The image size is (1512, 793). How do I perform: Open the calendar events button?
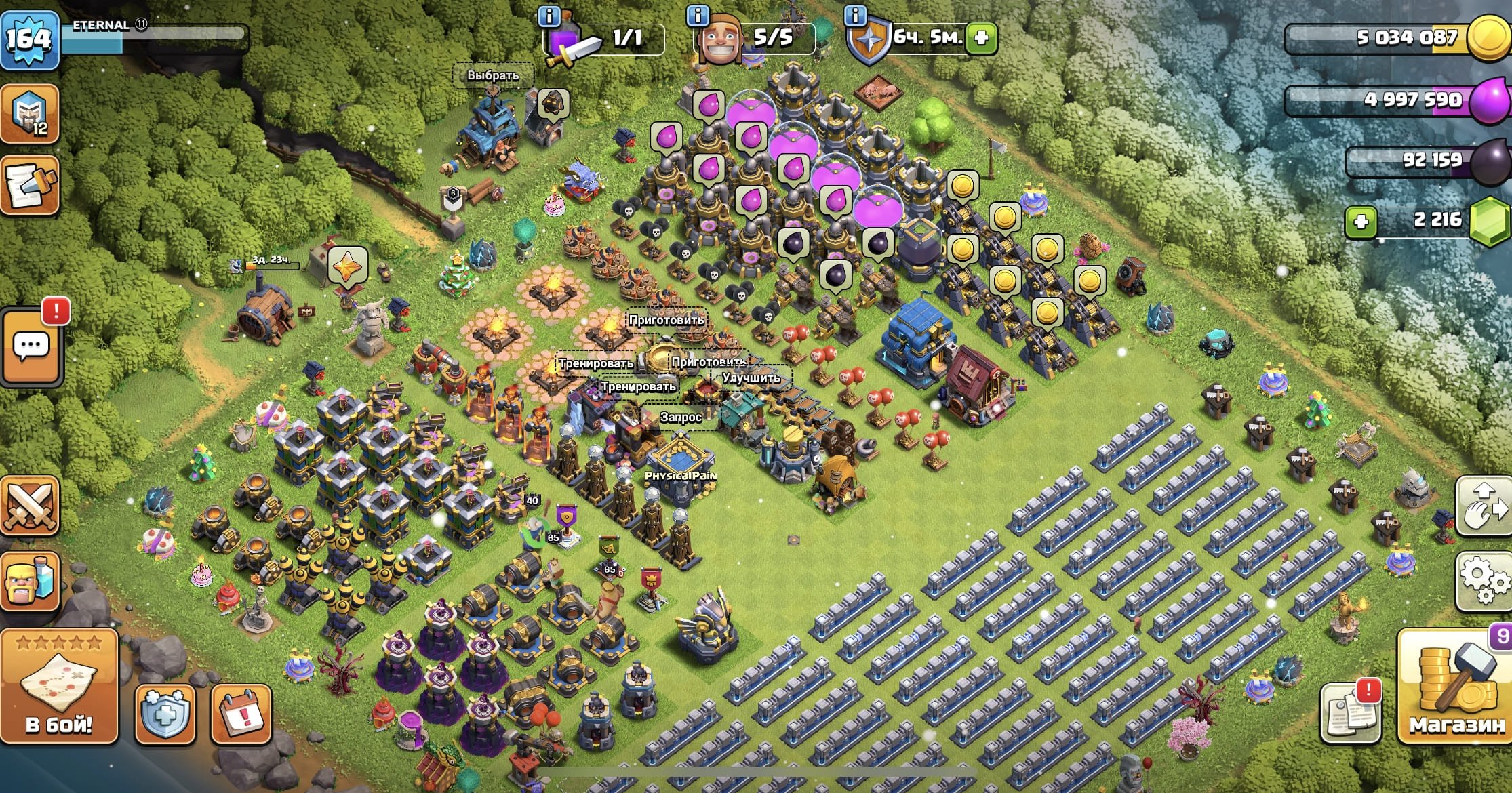pos(241,714)
